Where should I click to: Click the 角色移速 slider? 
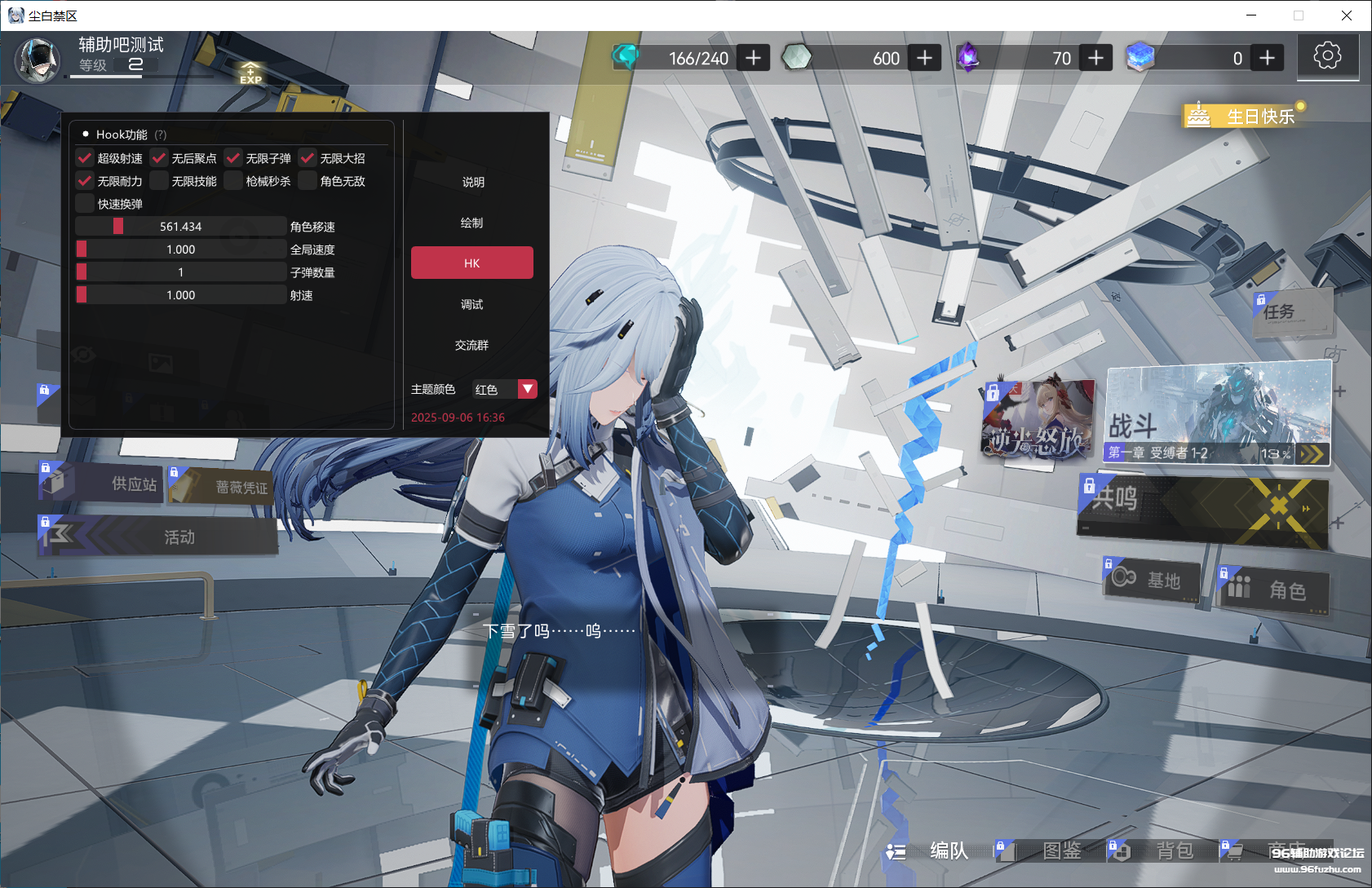pos(180,227)
